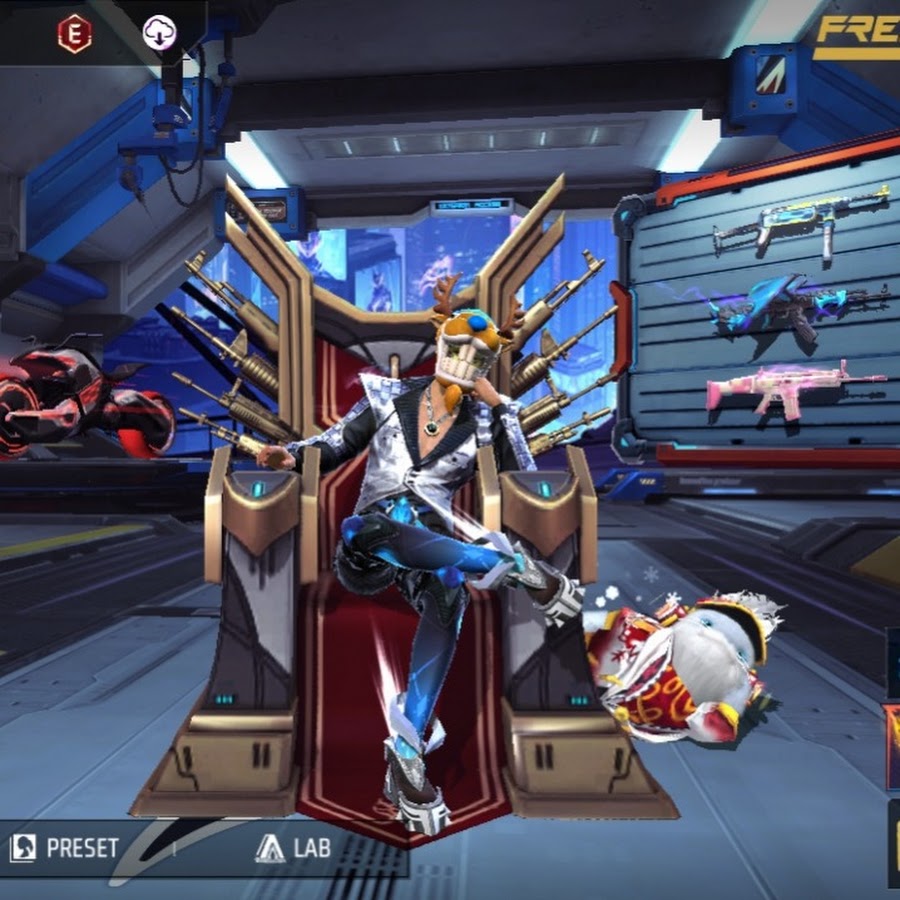
Task: Open the cloud download icon
Action: (x=160, y=33)
